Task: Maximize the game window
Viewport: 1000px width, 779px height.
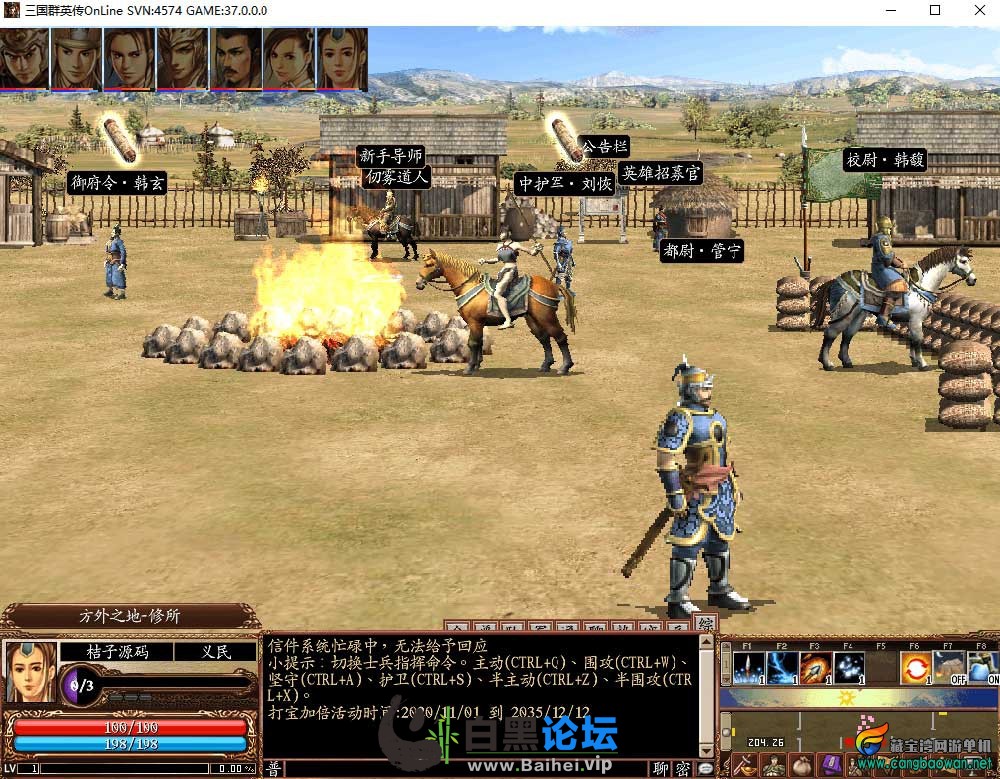Action: [x=935, y=10]
